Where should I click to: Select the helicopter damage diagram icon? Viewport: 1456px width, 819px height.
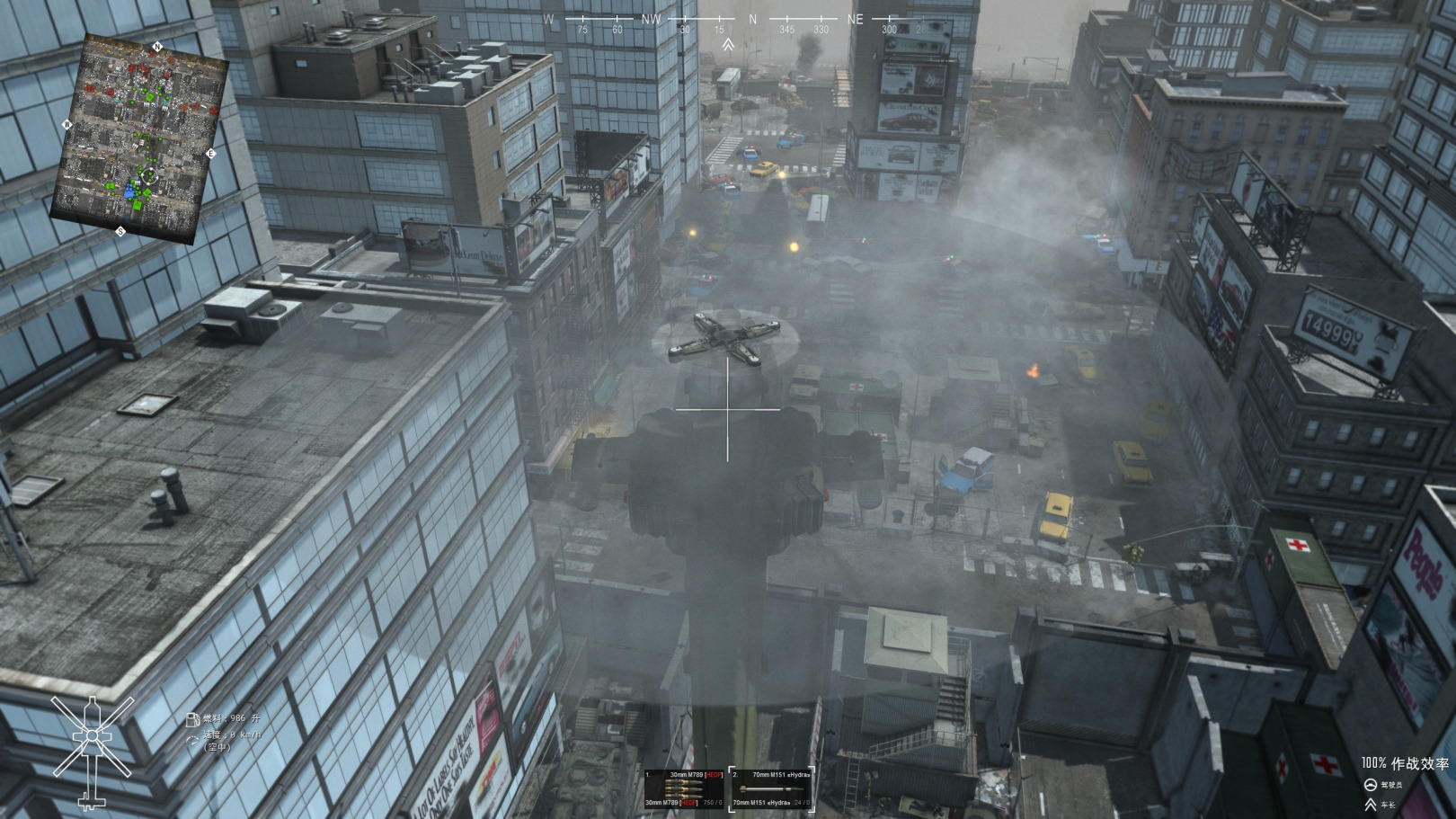point(92,750)
